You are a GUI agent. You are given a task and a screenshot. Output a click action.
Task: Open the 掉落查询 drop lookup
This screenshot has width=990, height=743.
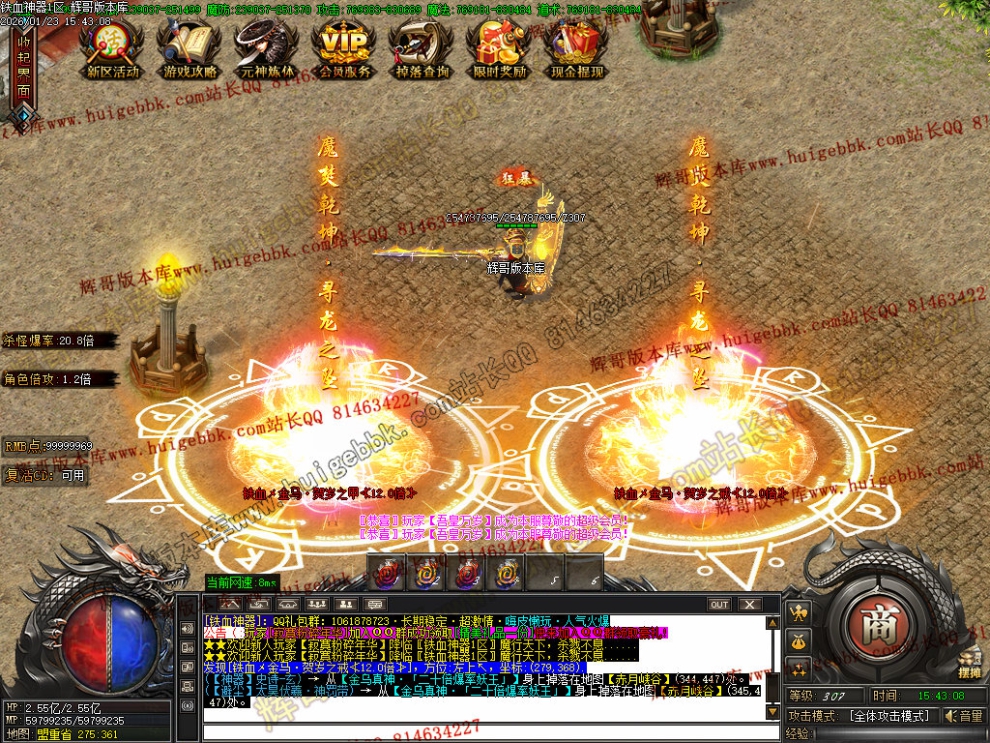(x=421, y=47)
